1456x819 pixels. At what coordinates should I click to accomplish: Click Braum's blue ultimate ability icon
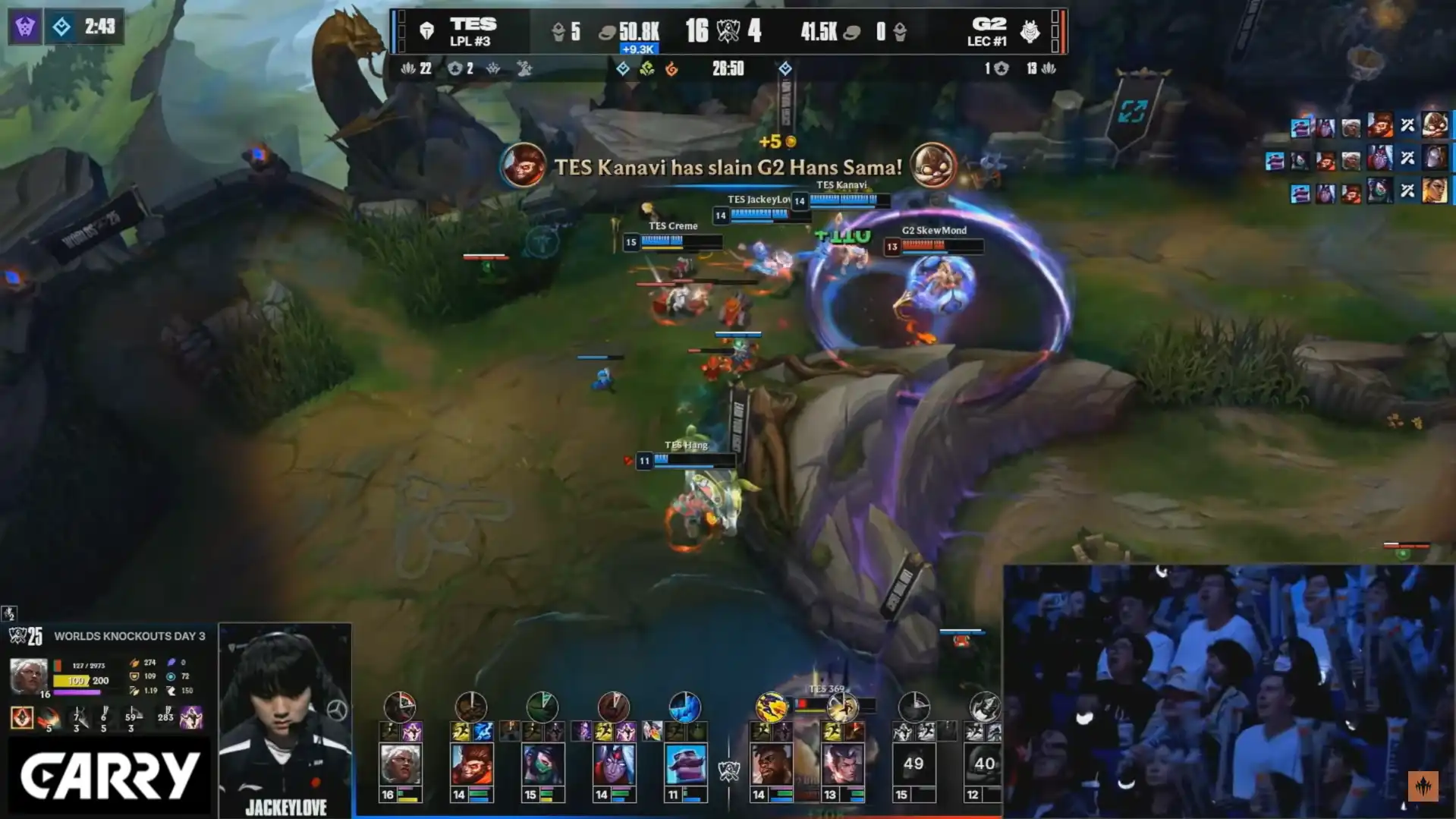(x=684, y=707)
